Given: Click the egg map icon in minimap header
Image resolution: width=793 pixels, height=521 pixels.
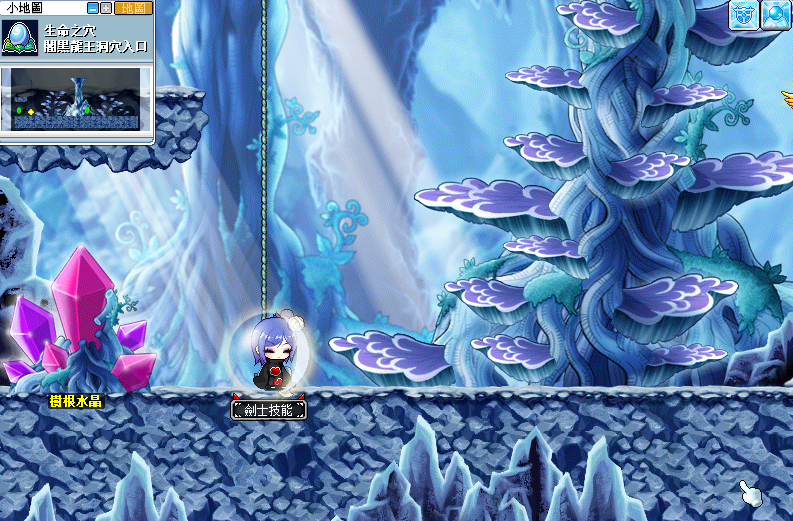Looking at the screenshot, I should tap(21, 37).
